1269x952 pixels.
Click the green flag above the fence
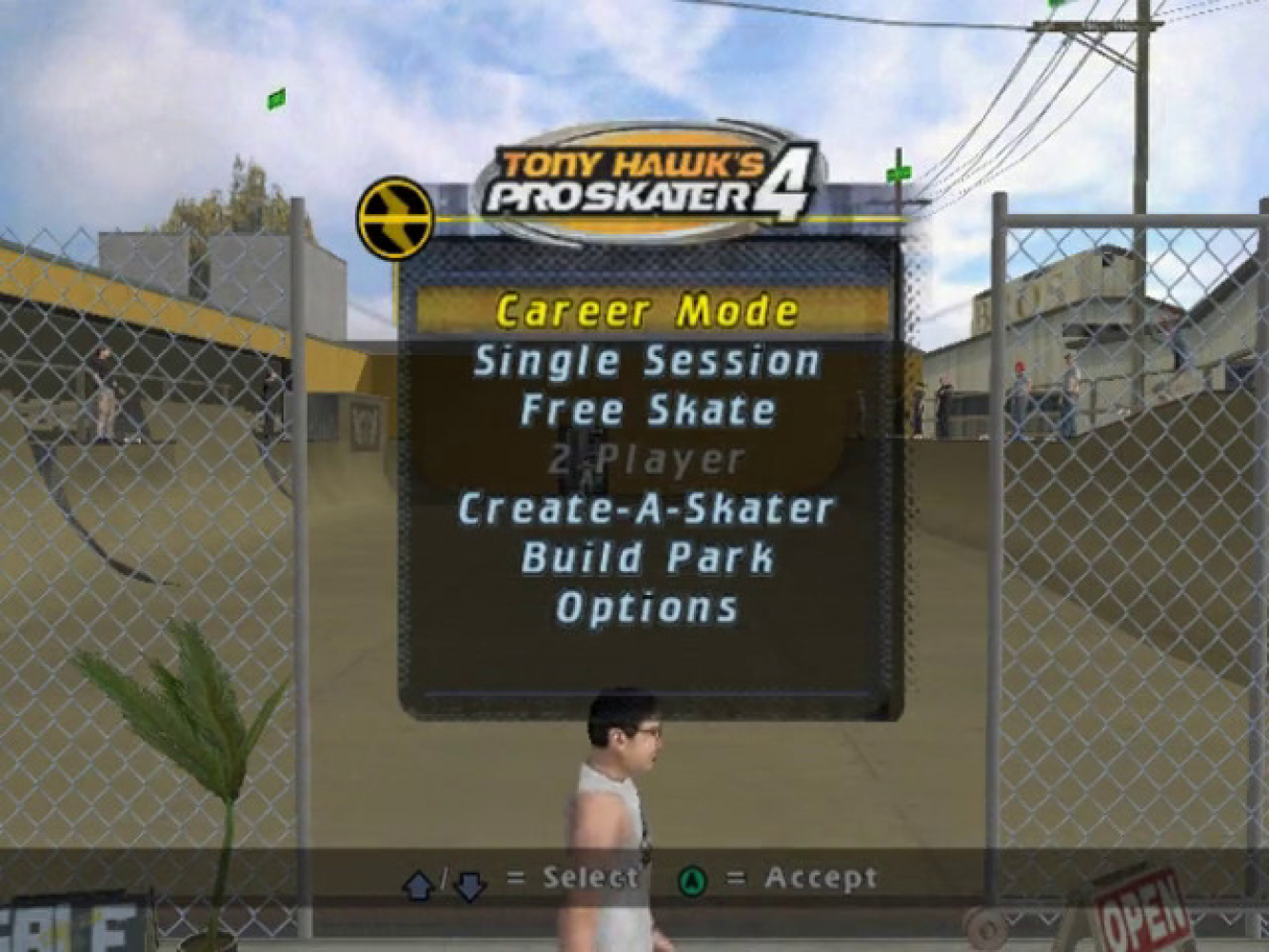(x=279, y=98)
